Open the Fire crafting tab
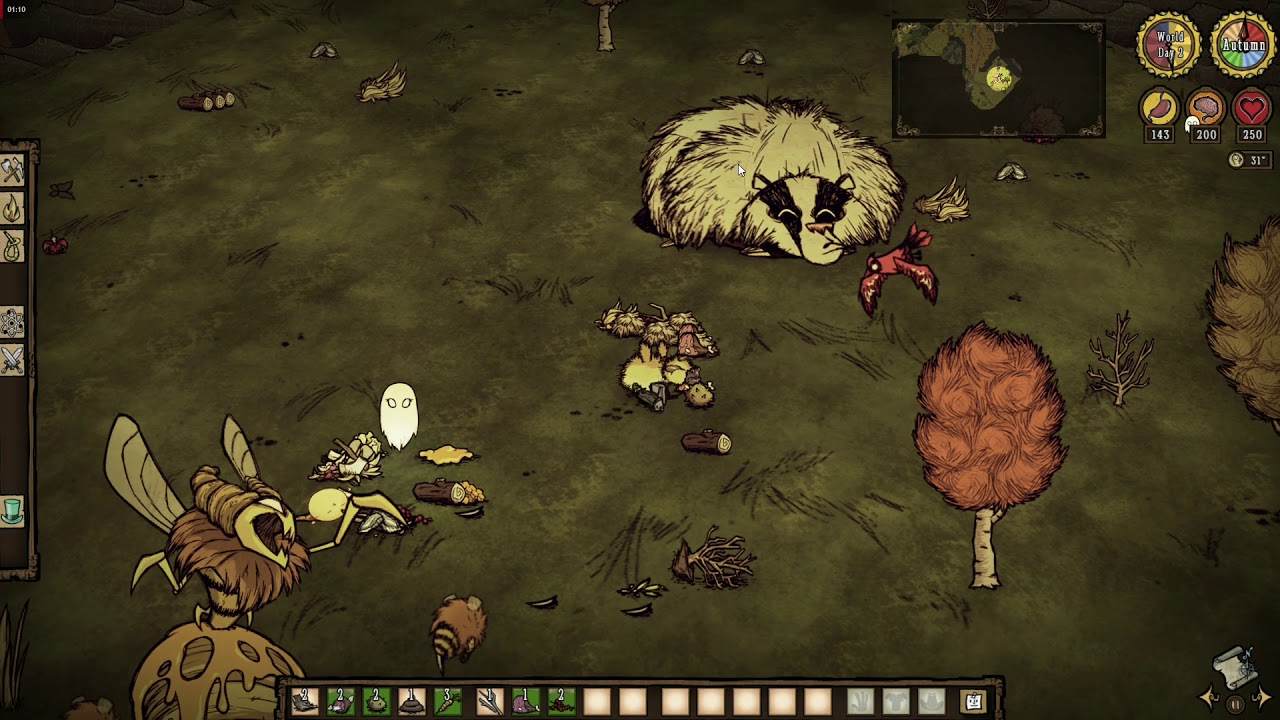Screen dimensions: 1280x720 tap(12, 209)
